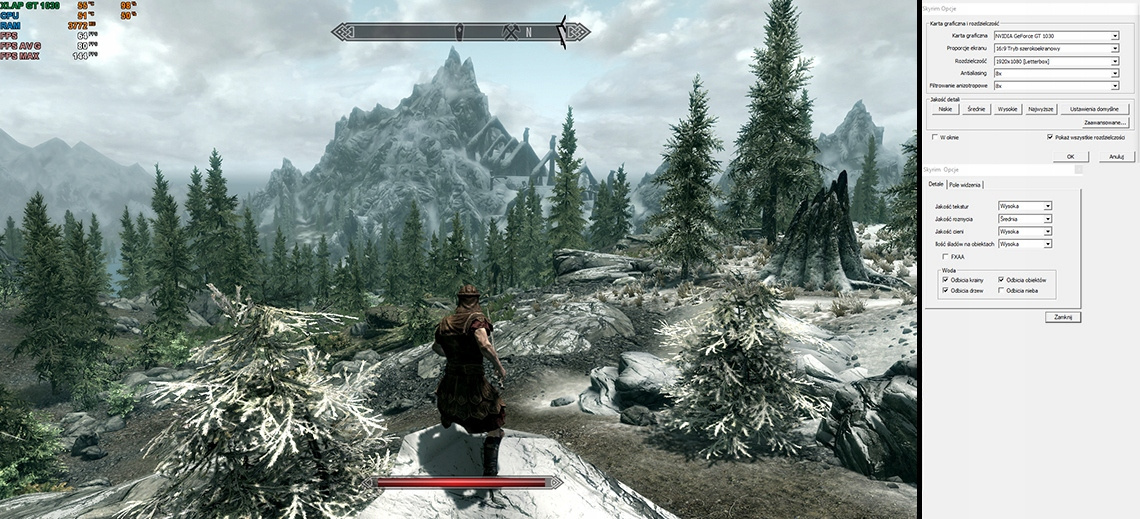Toggle the Odbicia nieba water reflection
Viewport: 1140px width, 519px height.
1002,291
